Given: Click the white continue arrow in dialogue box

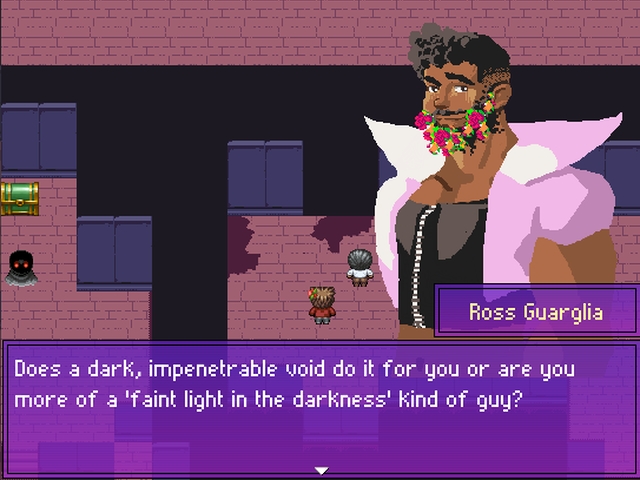Looking at the screenshot, I should pos(321,470).
